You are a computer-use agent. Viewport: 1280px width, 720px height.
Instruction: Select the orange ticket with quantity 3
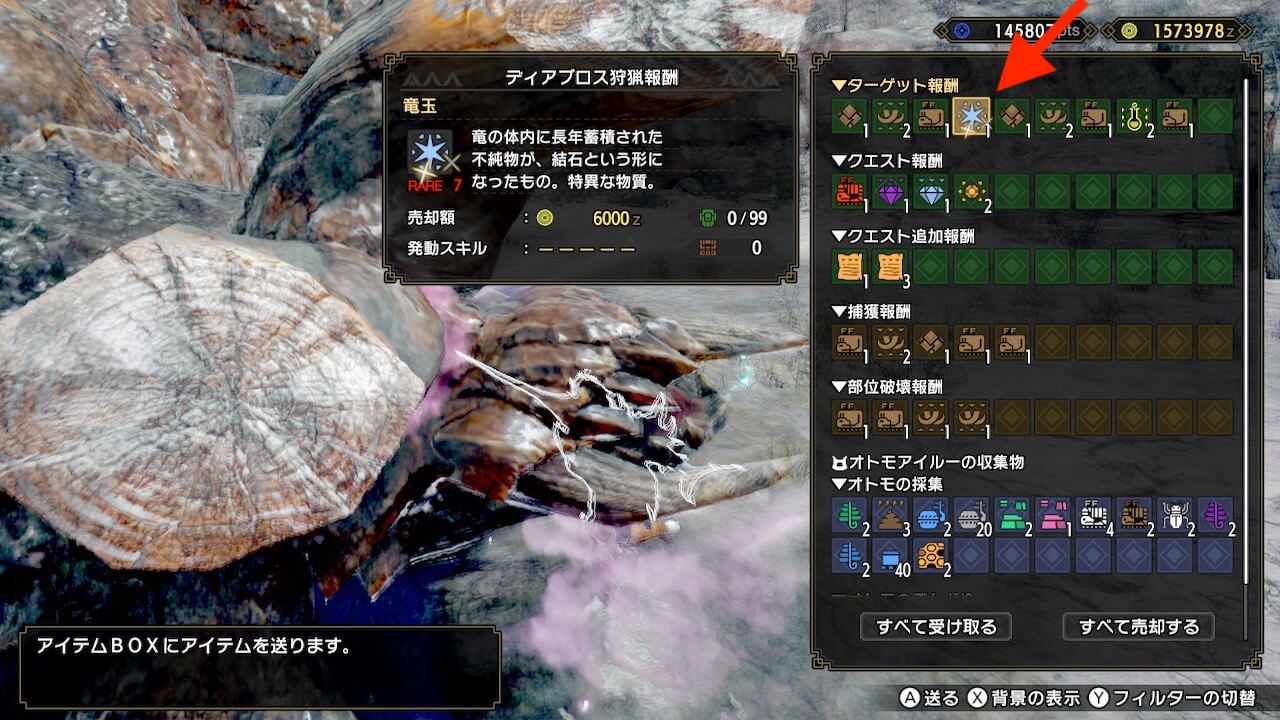tap(890, 267)
